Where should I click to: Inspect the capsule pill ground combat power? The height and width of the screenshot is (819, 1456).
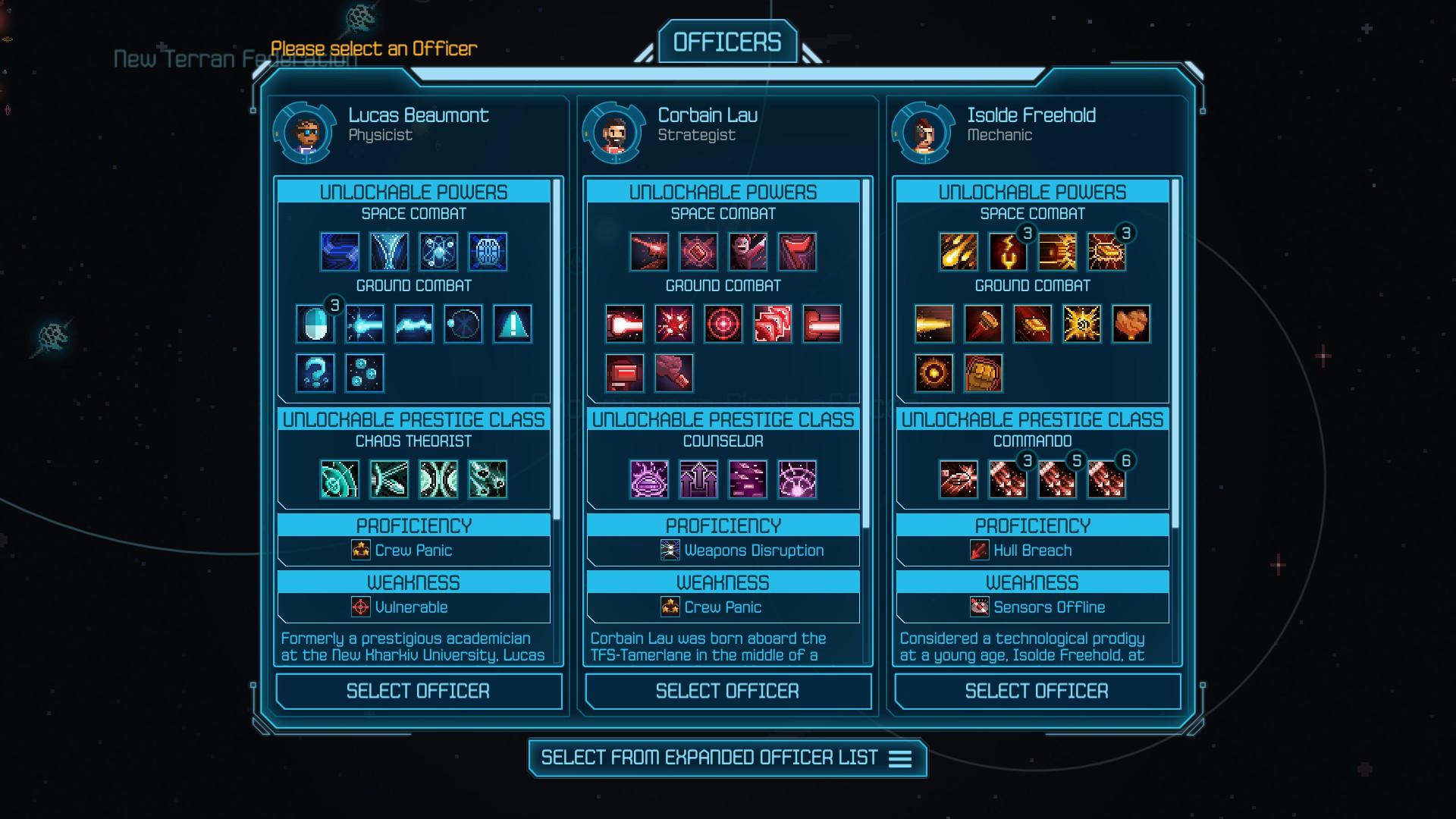(315, 324)
